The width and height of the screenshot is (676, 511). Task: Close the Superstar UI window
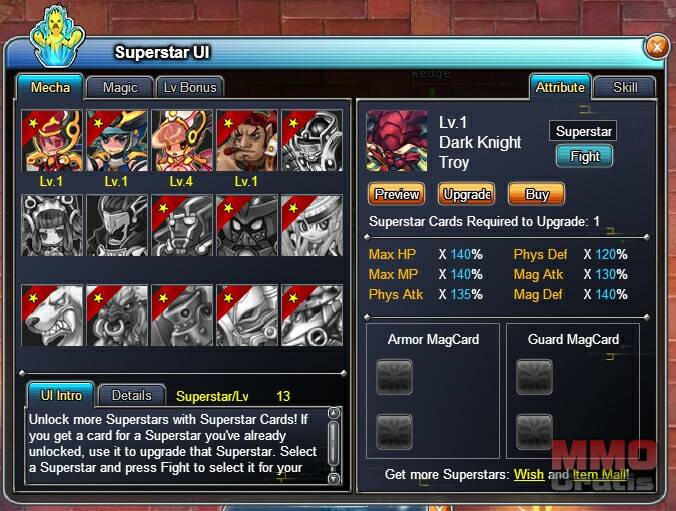tap(656, 46)
